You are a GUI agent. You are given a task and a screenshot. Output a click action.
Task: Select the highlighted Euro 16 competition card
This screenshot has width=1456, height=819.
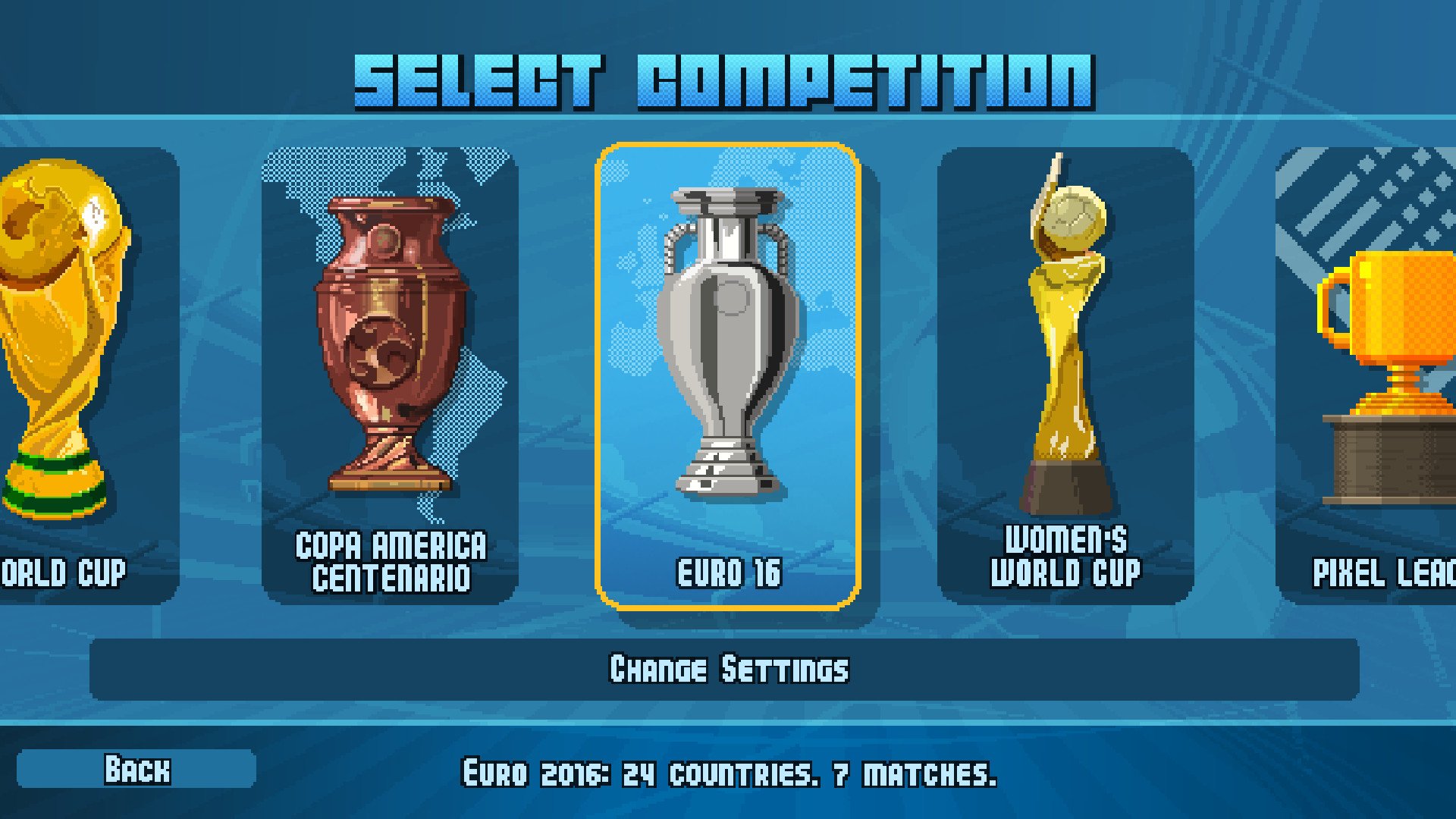click(728, 372)
